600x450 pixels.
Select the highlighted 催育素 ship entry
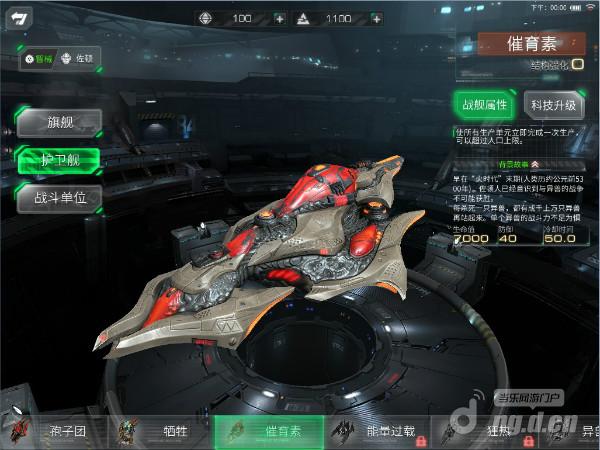tap(269, 432)
